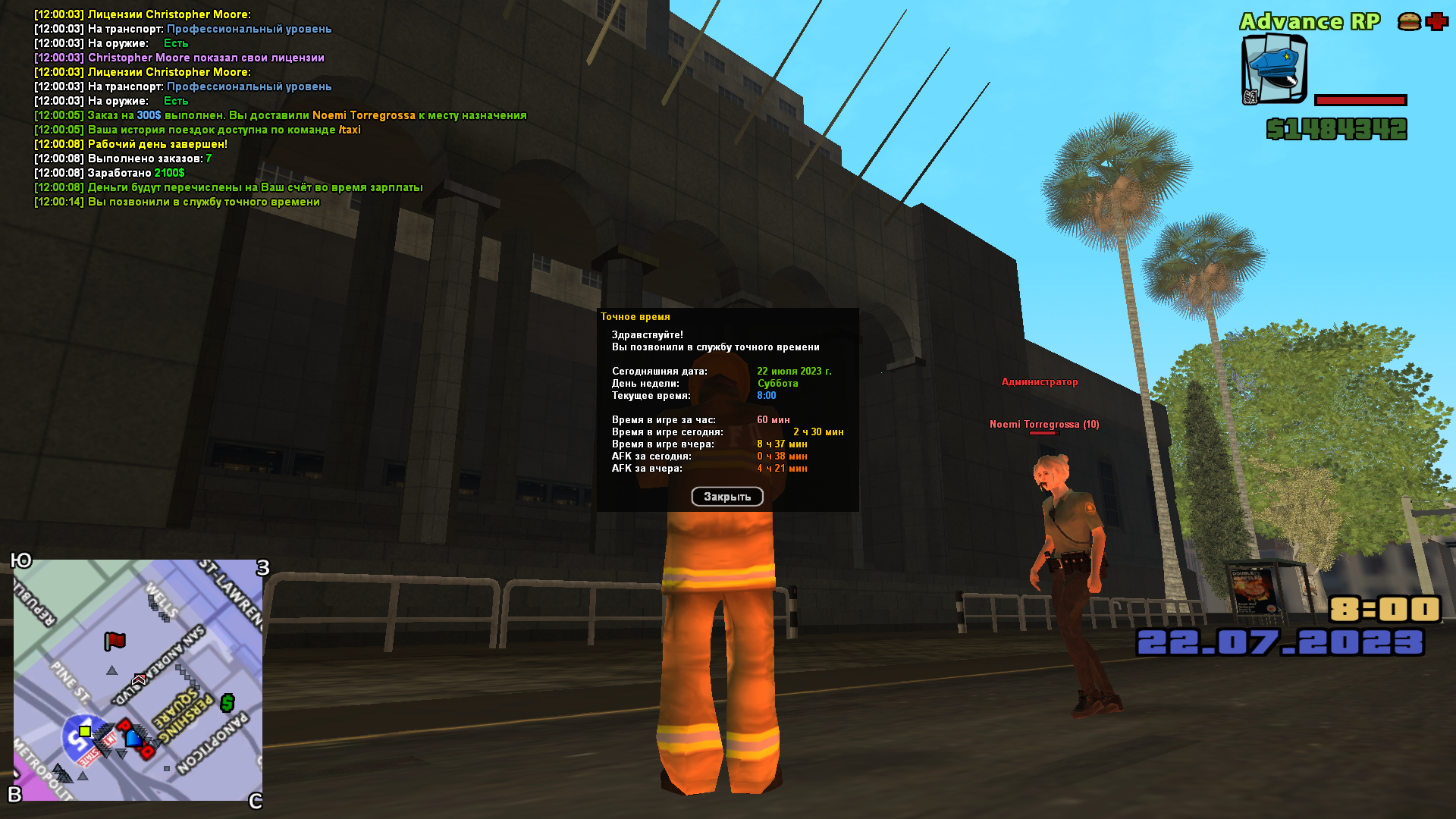
Task: Click the blue player arrow on minimap
Action: (x=133, y=737)
